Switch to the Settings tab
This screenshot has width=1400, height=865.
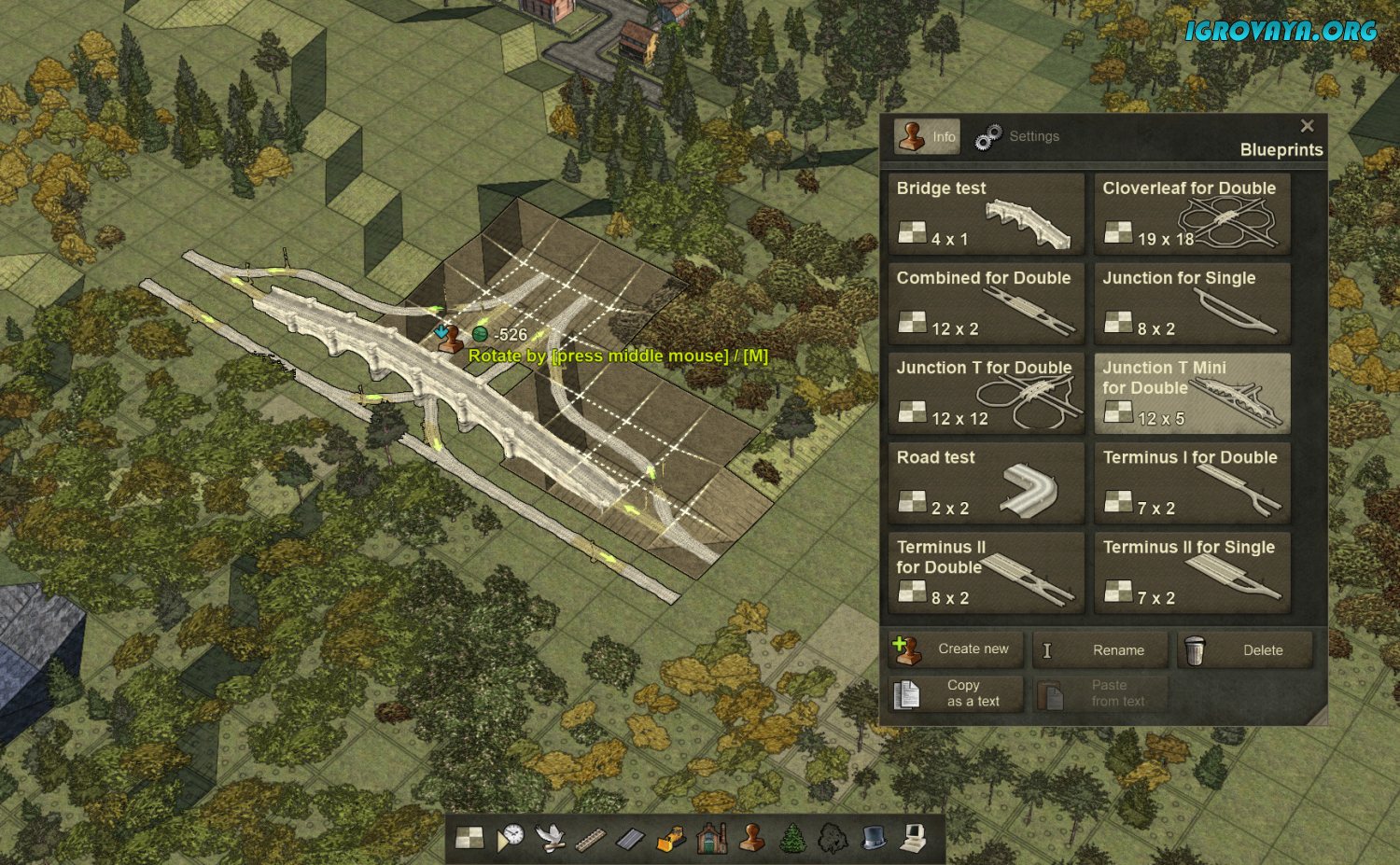pos(1017,137)
